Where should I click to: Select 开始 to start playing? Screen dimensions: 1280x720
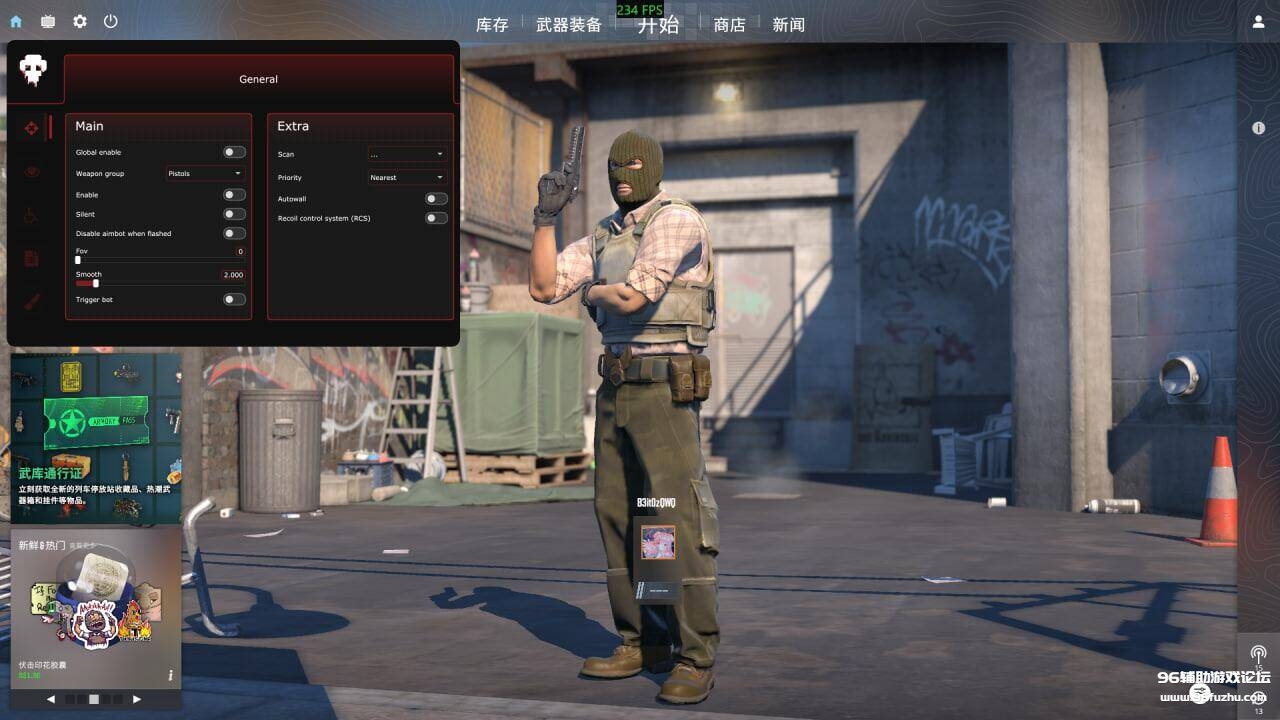[x=658, y=26]
